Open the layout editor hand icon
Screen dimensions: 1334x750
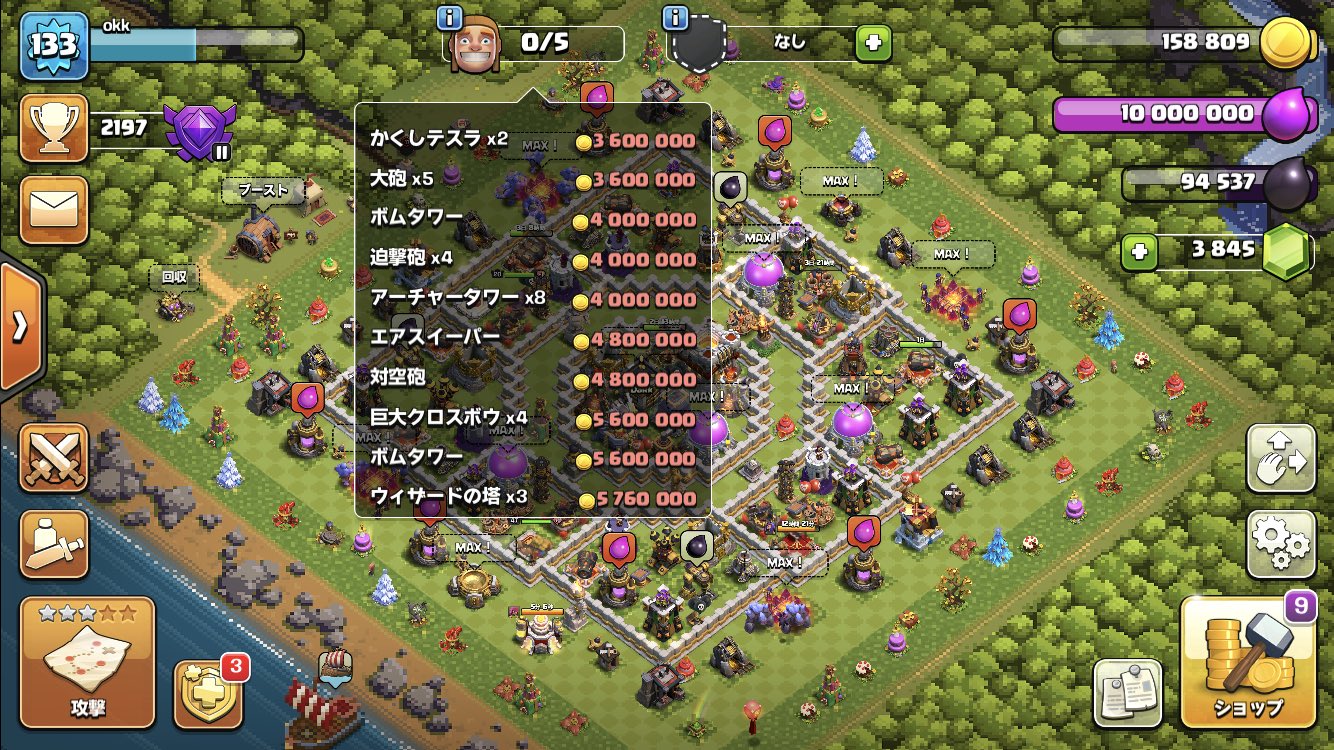1280,455
